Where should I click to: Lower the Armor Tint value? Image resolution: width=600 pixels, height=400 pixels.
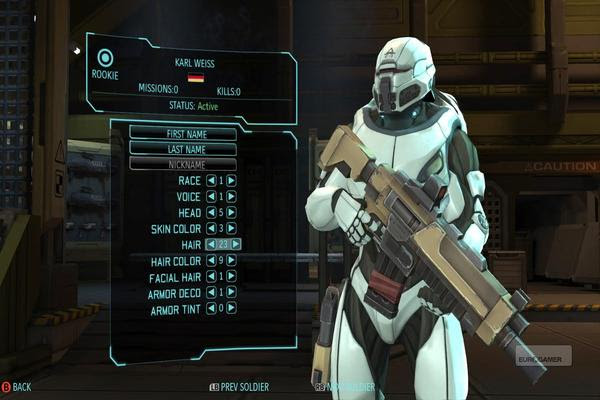(210, 308)
